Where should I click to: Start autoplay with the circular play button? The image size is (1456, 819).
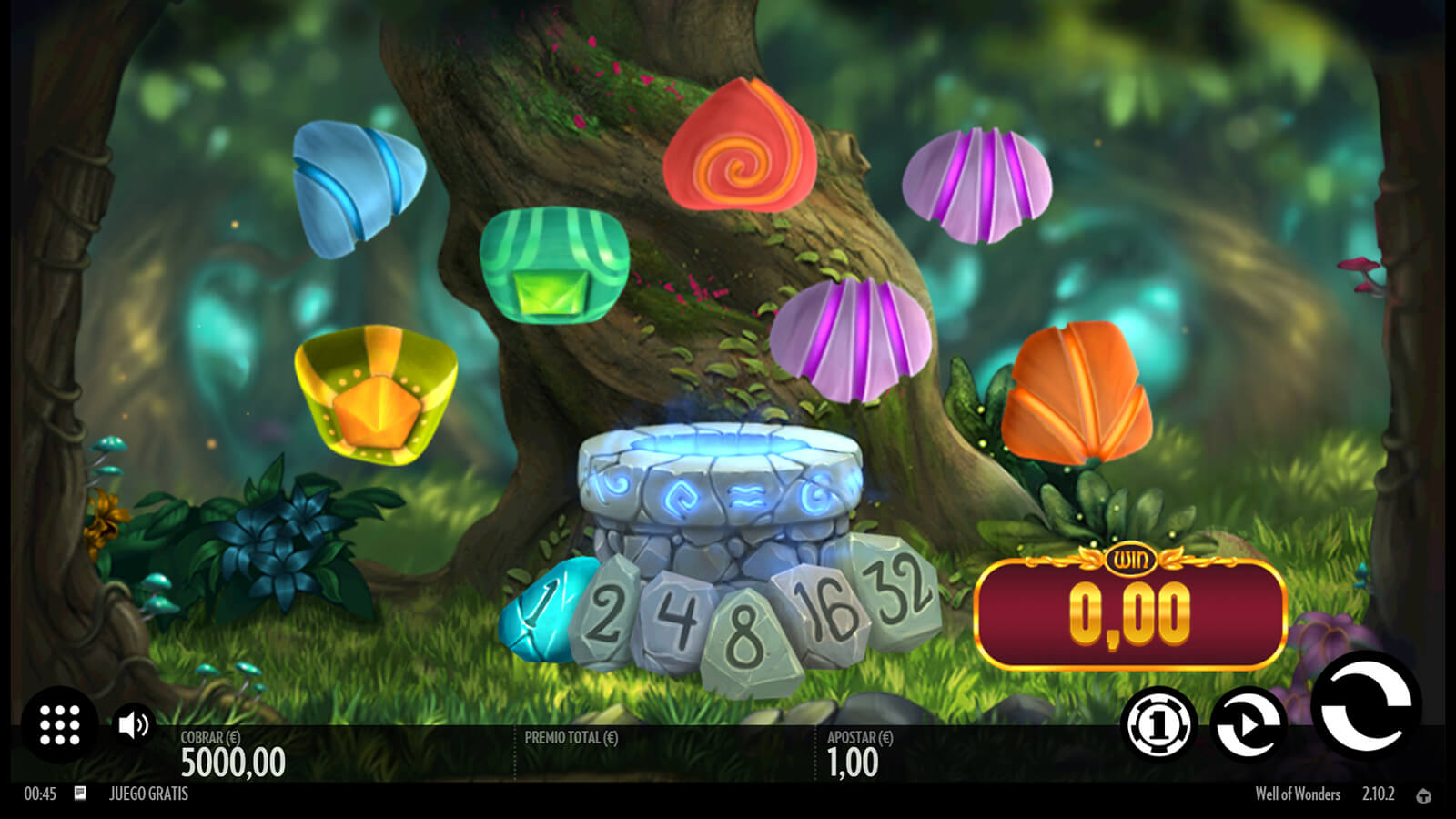tap(1249, 725)
